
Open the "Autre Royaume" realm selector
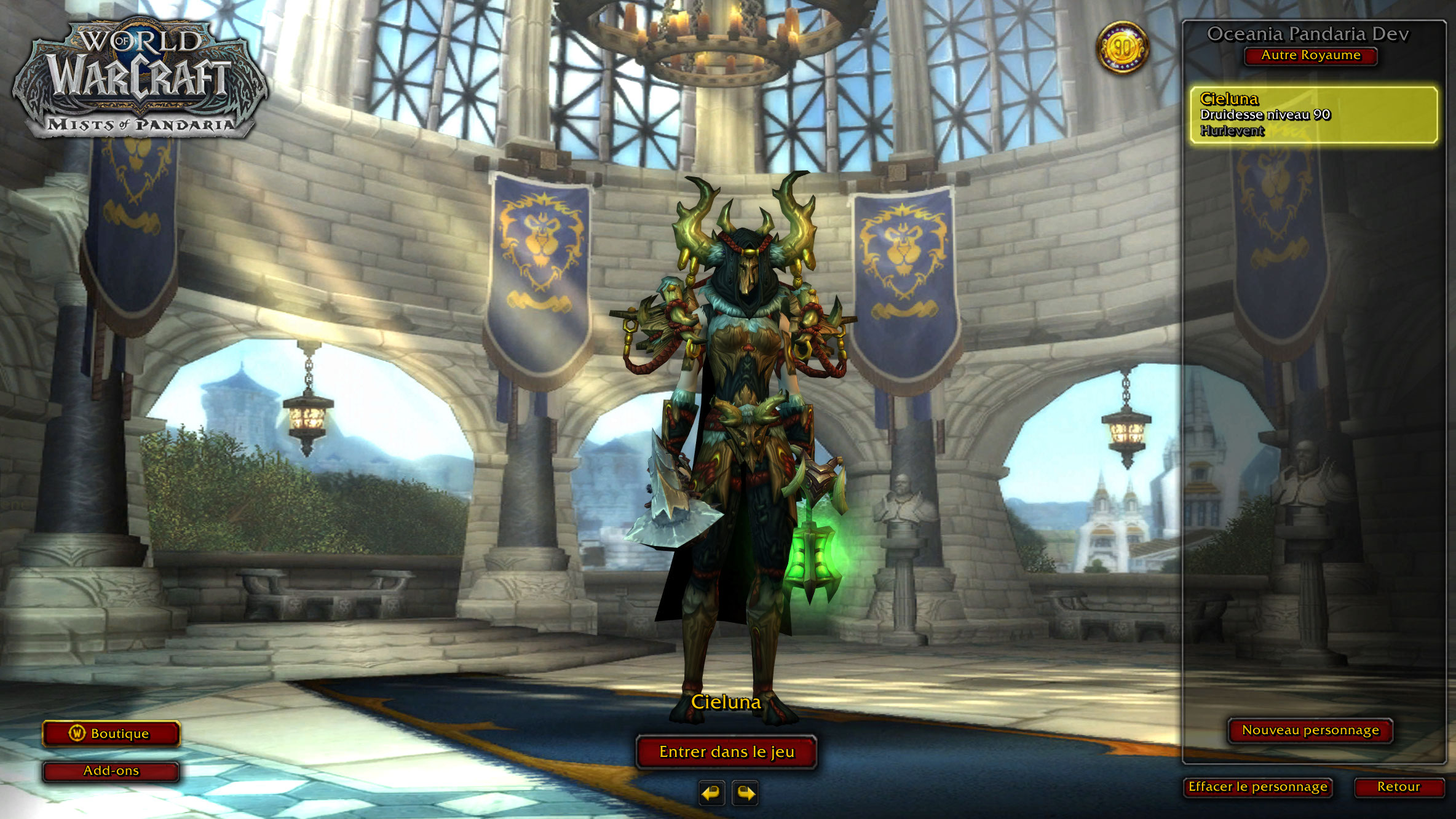point(1310,56)
